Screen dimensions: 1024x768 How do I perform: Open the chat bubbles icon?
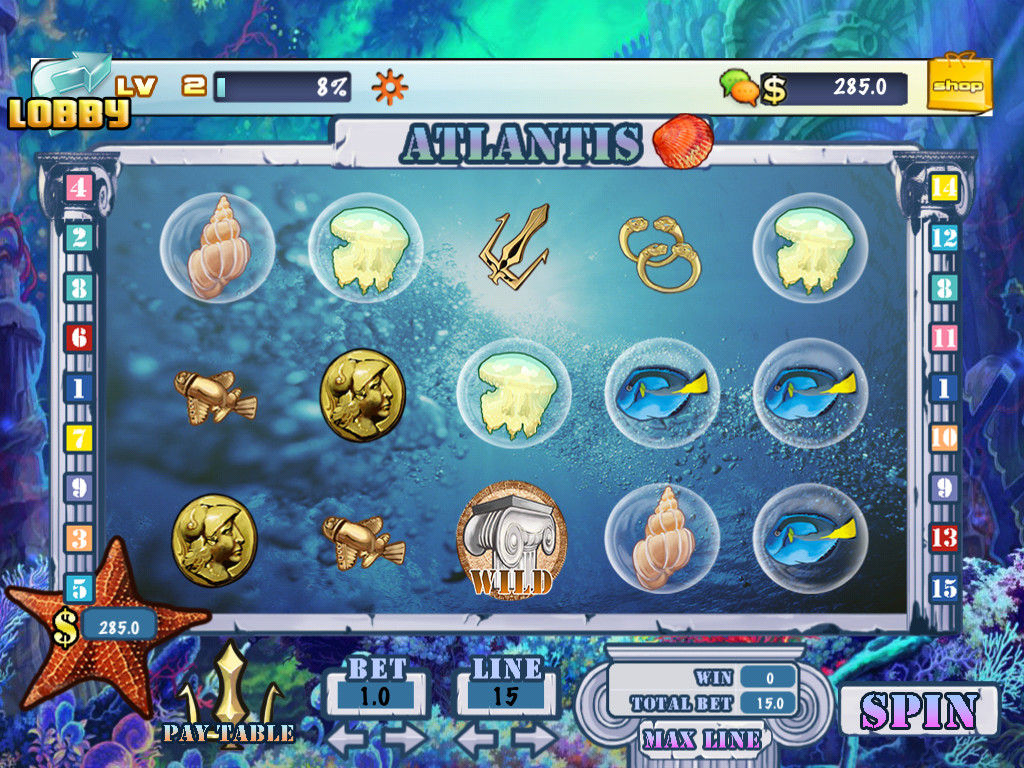739,87
